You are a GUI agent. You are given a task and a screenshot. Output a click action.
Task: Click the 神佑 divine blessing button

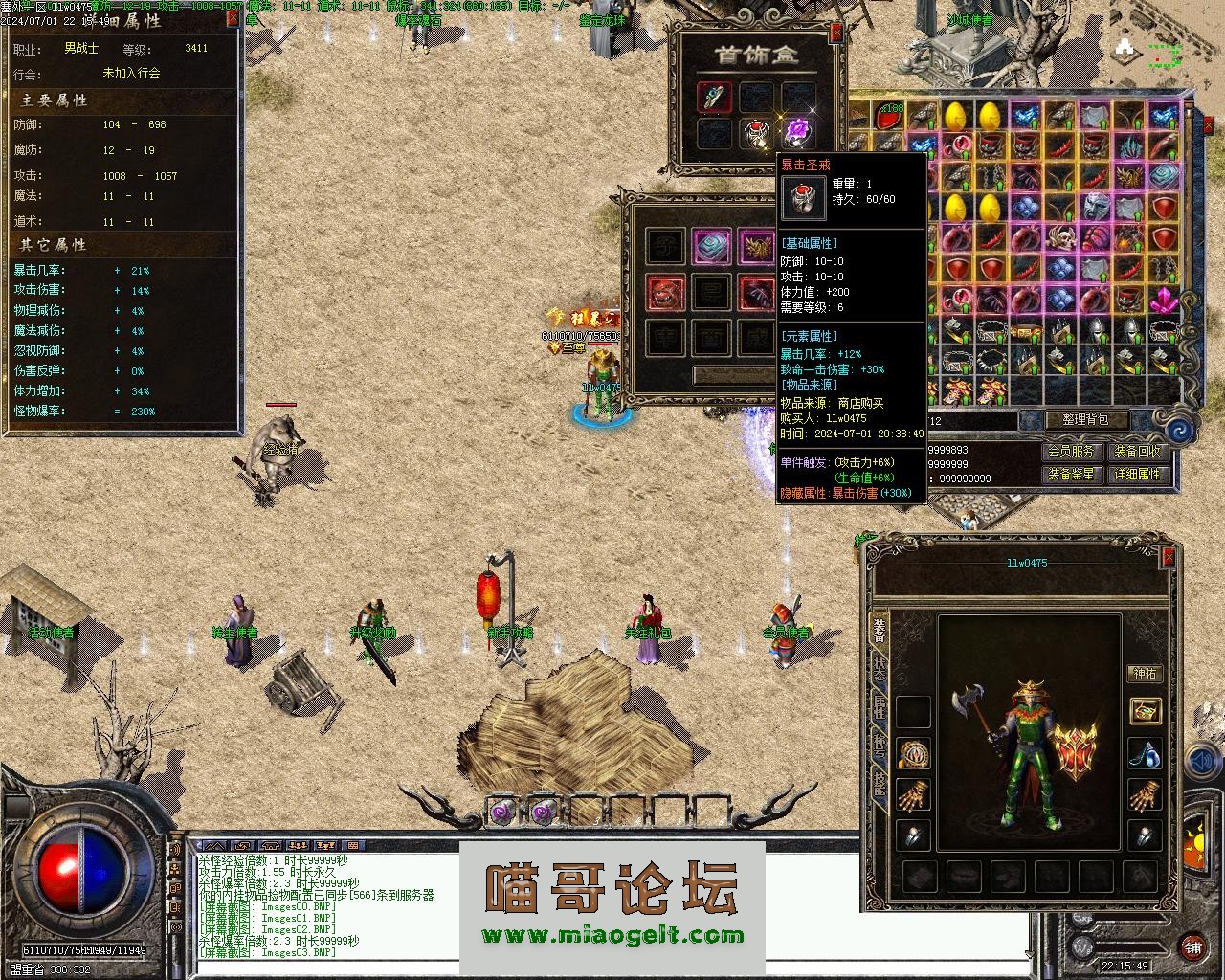(1145, 674)
